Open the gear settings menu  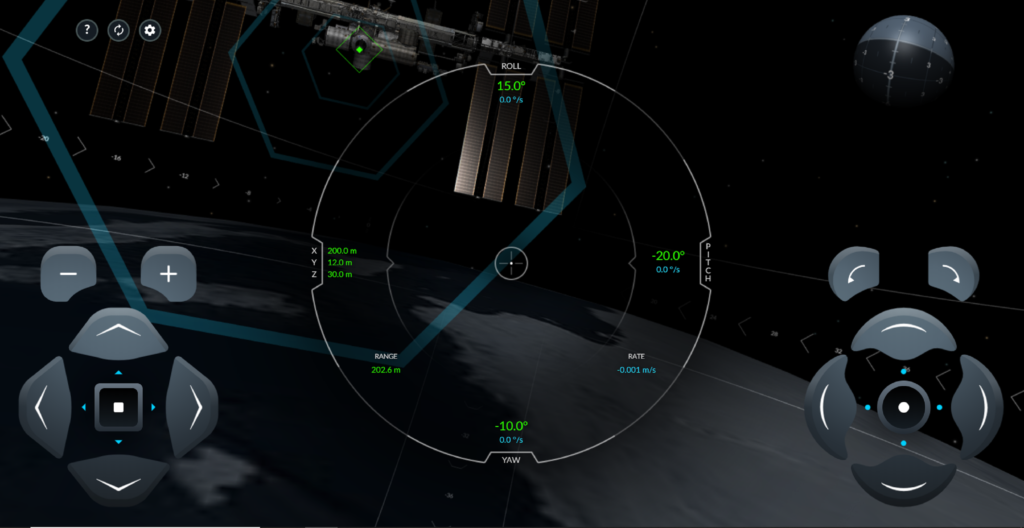click(150, 30)
